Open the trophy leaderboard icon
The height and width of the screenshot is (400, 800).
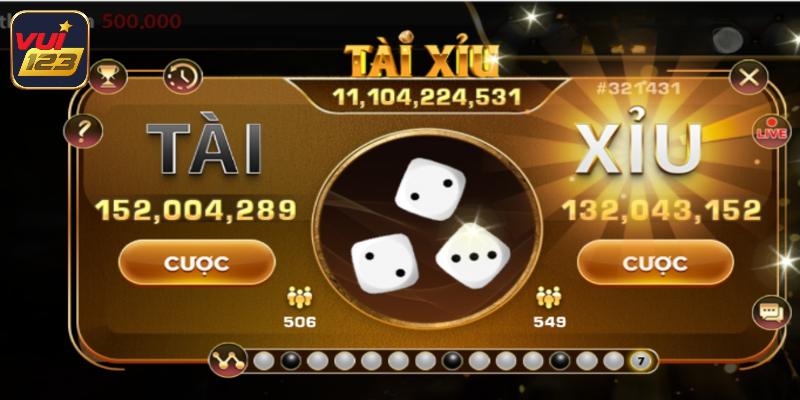tap(108, 76)
